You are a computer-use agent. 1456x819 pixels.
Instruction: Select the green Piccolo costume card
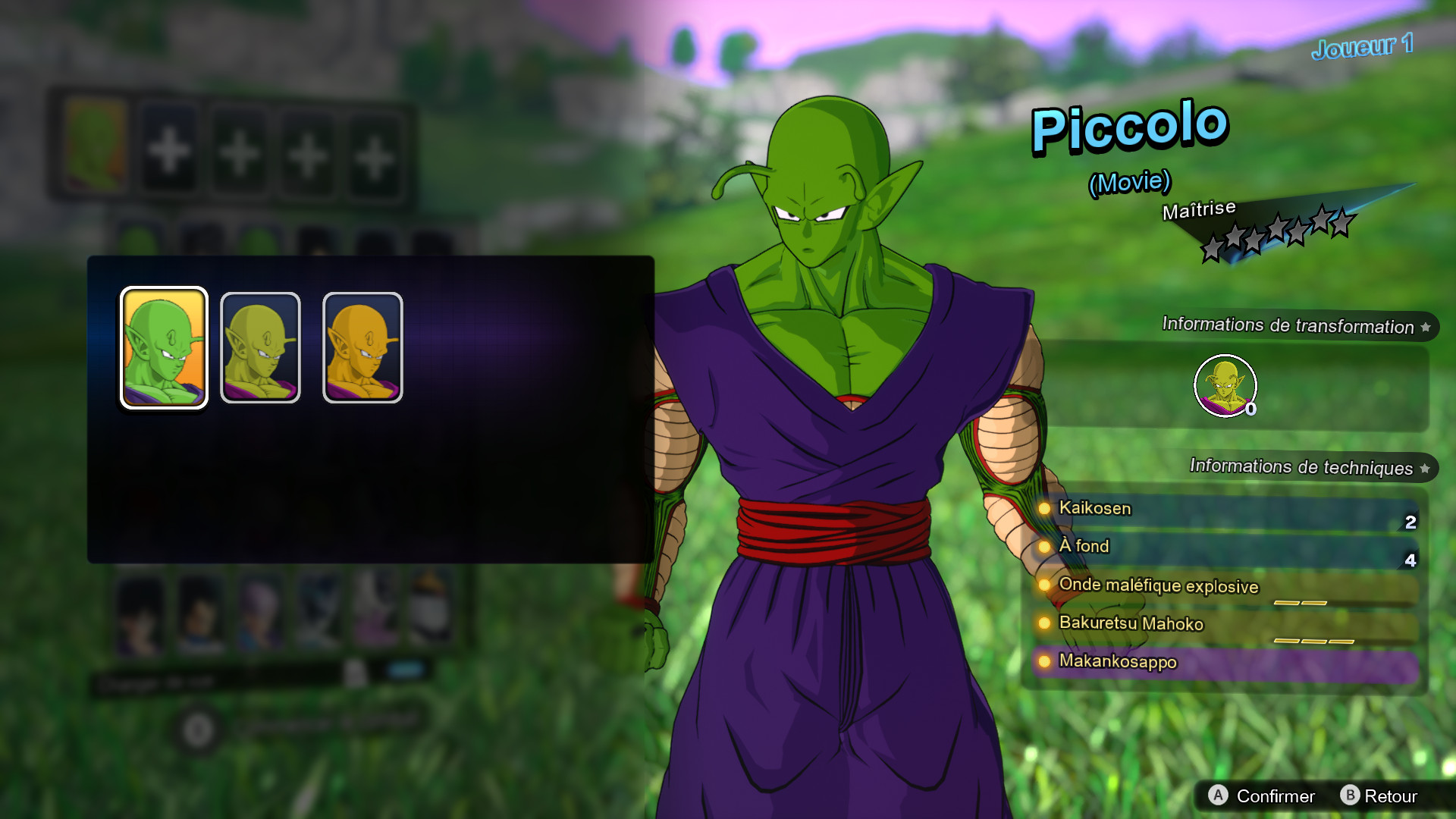(x=163, y=346)
